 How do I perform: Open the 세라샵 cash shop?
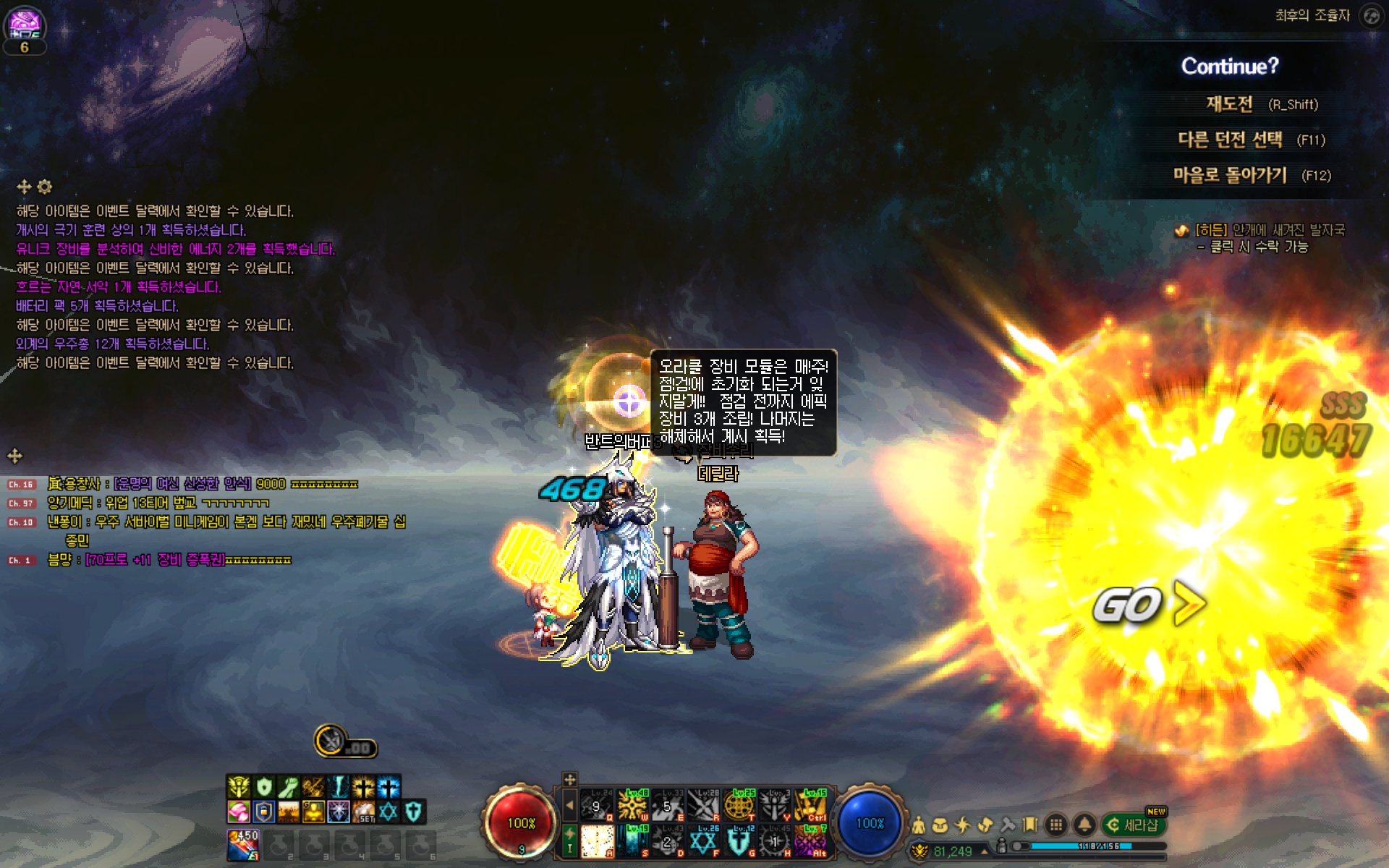[1134, 825]
